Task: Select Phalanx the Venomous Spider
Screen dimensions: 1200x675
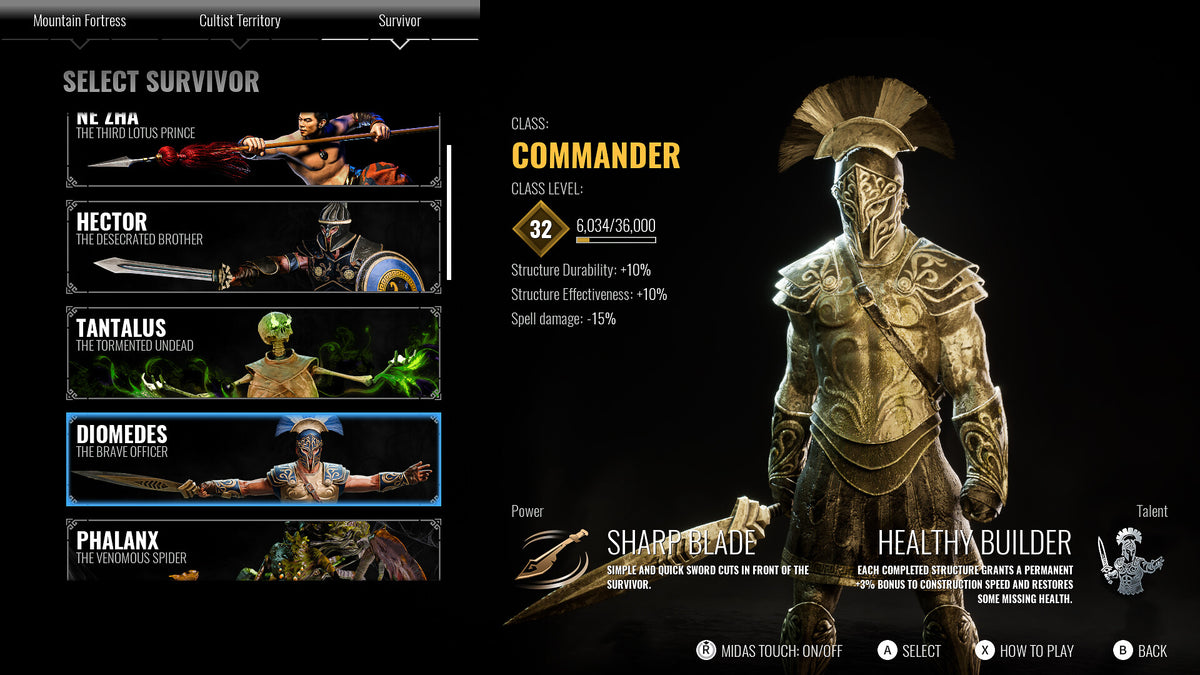Action: coord(253,549)
